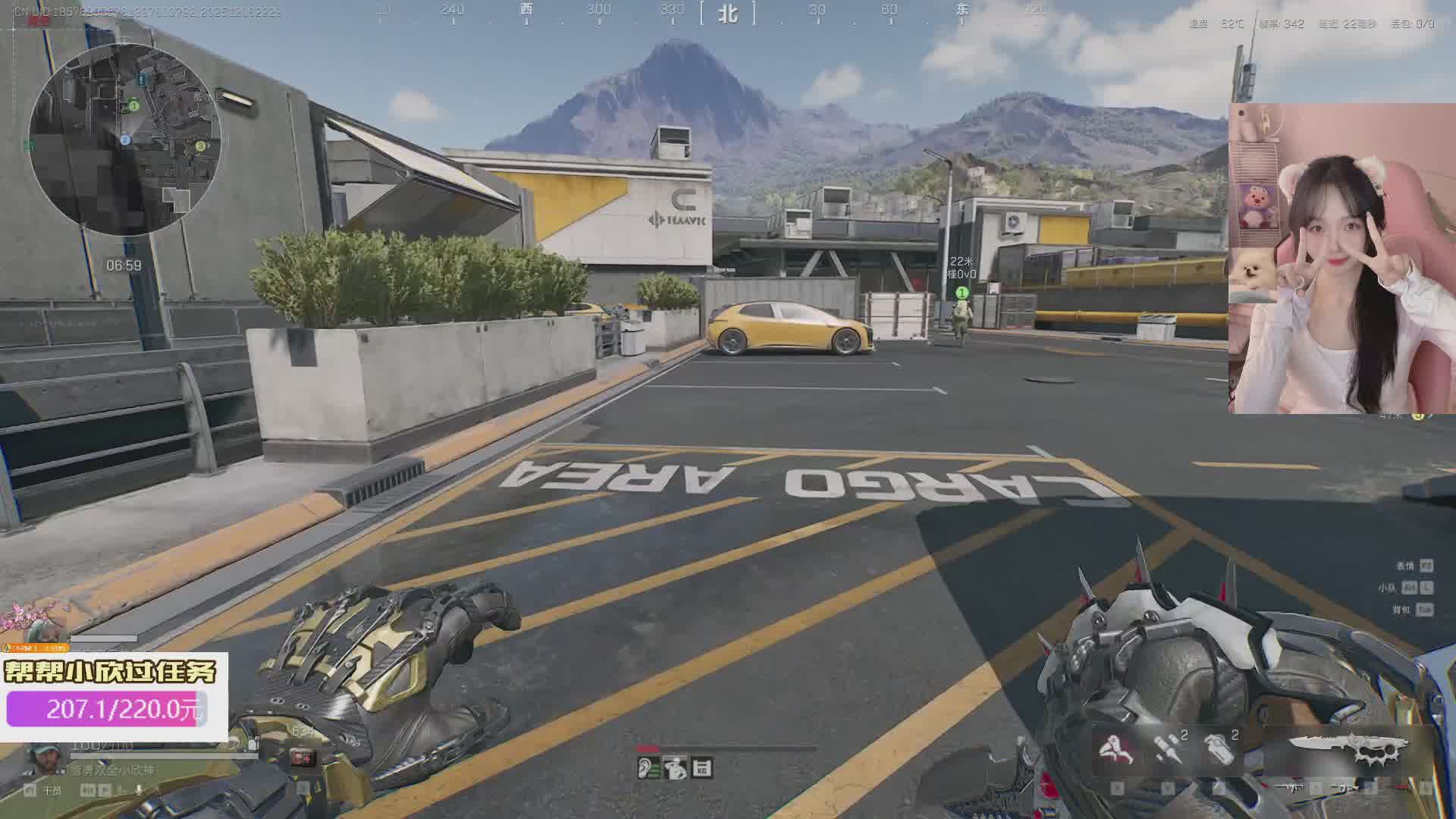
Task: Open the circular minimap
Action: coord(125,140)
